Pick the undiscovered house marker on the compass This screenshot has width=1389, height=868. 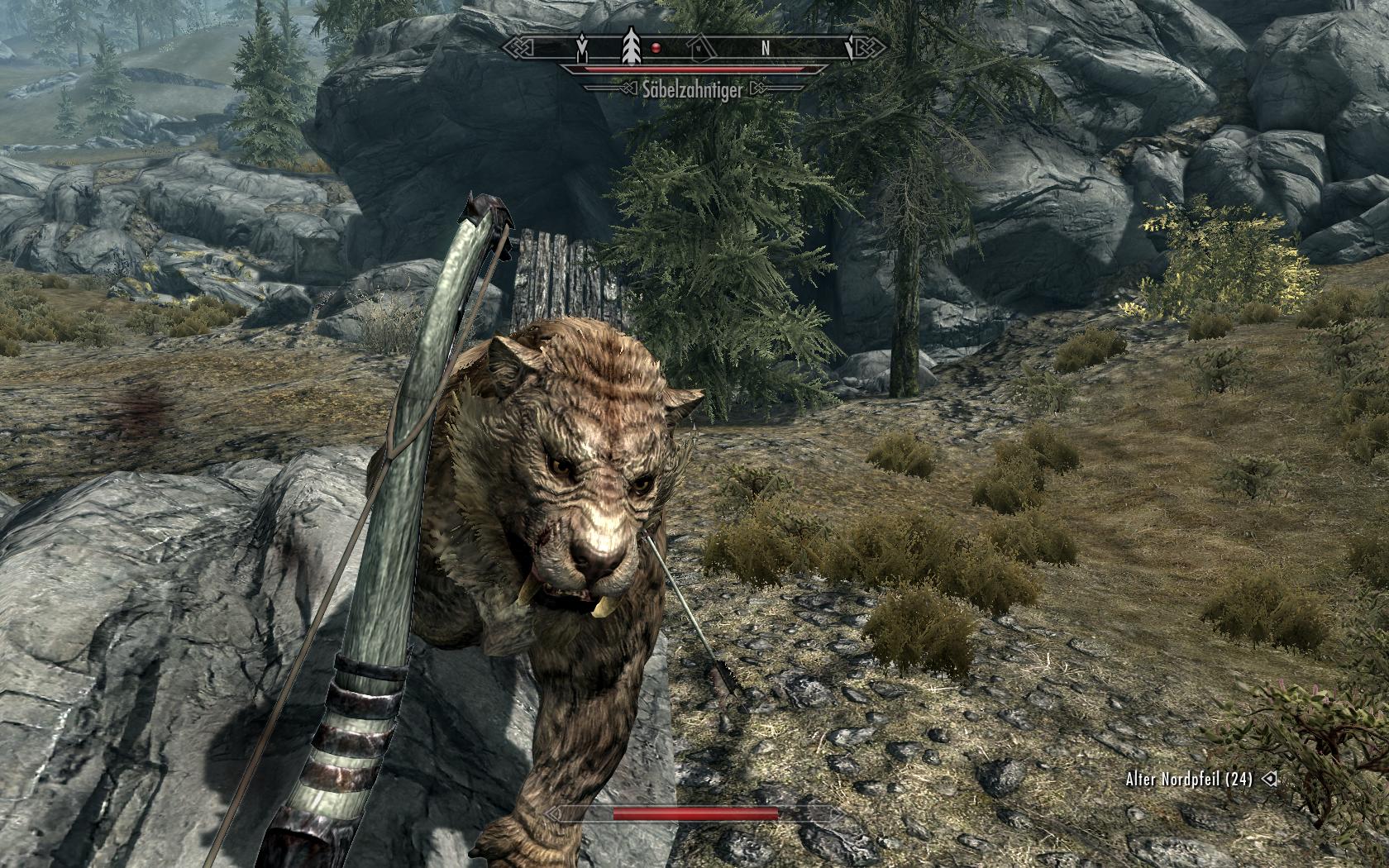[x=700, y=49]
